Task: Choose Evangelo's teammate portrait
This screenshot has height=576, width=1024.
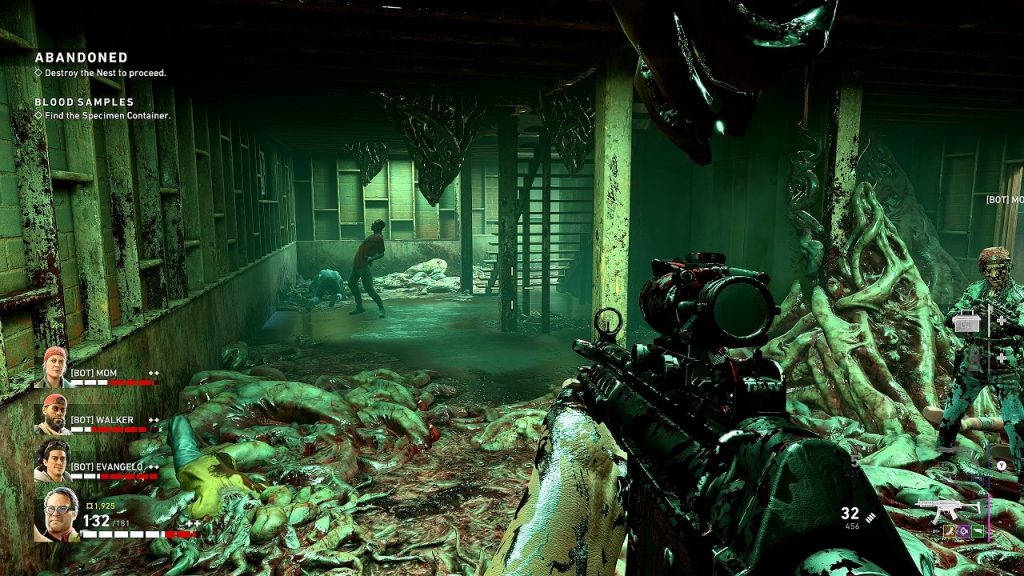Action: (x=54, y=459)
